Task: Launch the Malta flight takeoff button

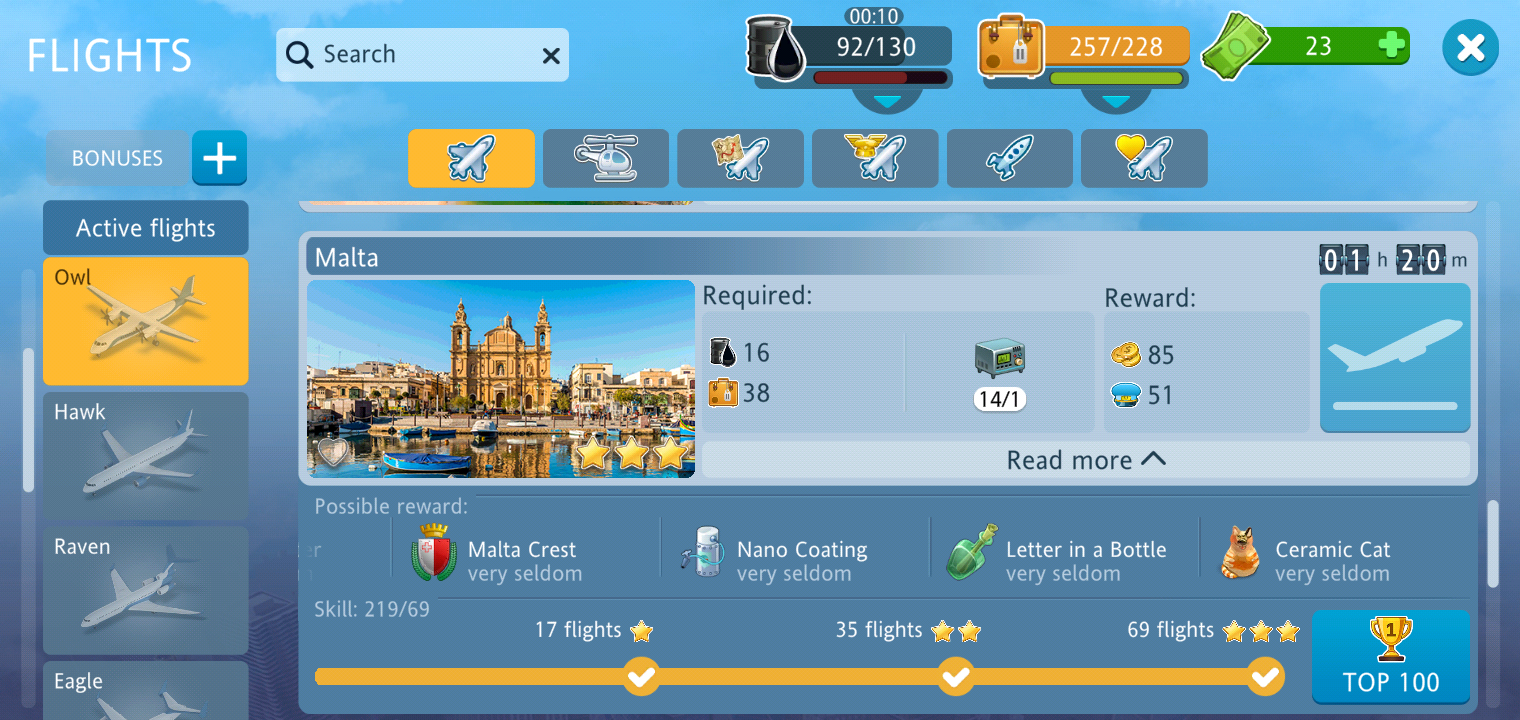Action: pyautogui.click(x=1395, y=358)
